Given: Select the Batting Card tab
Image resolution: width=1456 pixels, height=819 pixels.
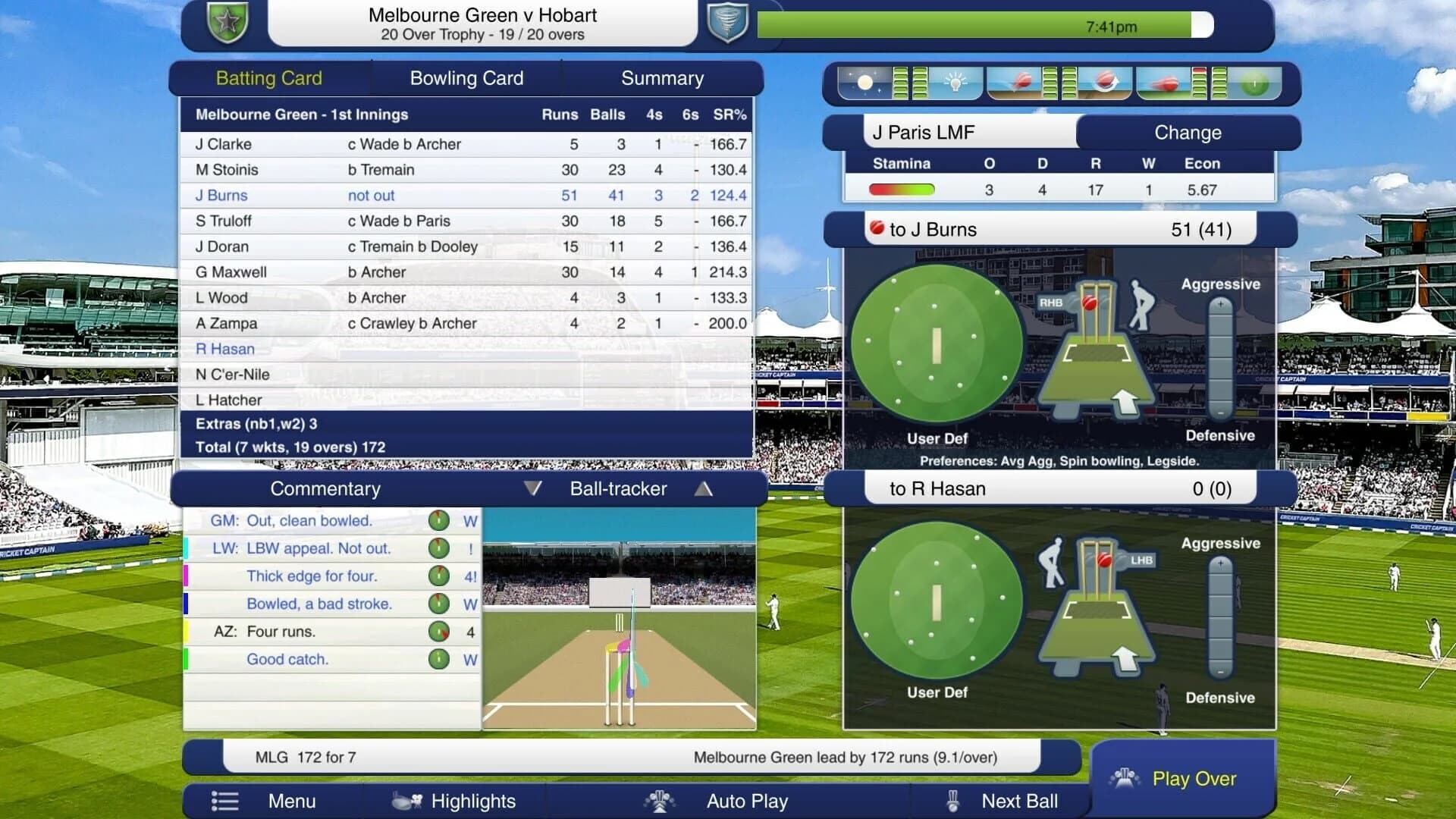Looking at the screenshot, I should [269, 77].
